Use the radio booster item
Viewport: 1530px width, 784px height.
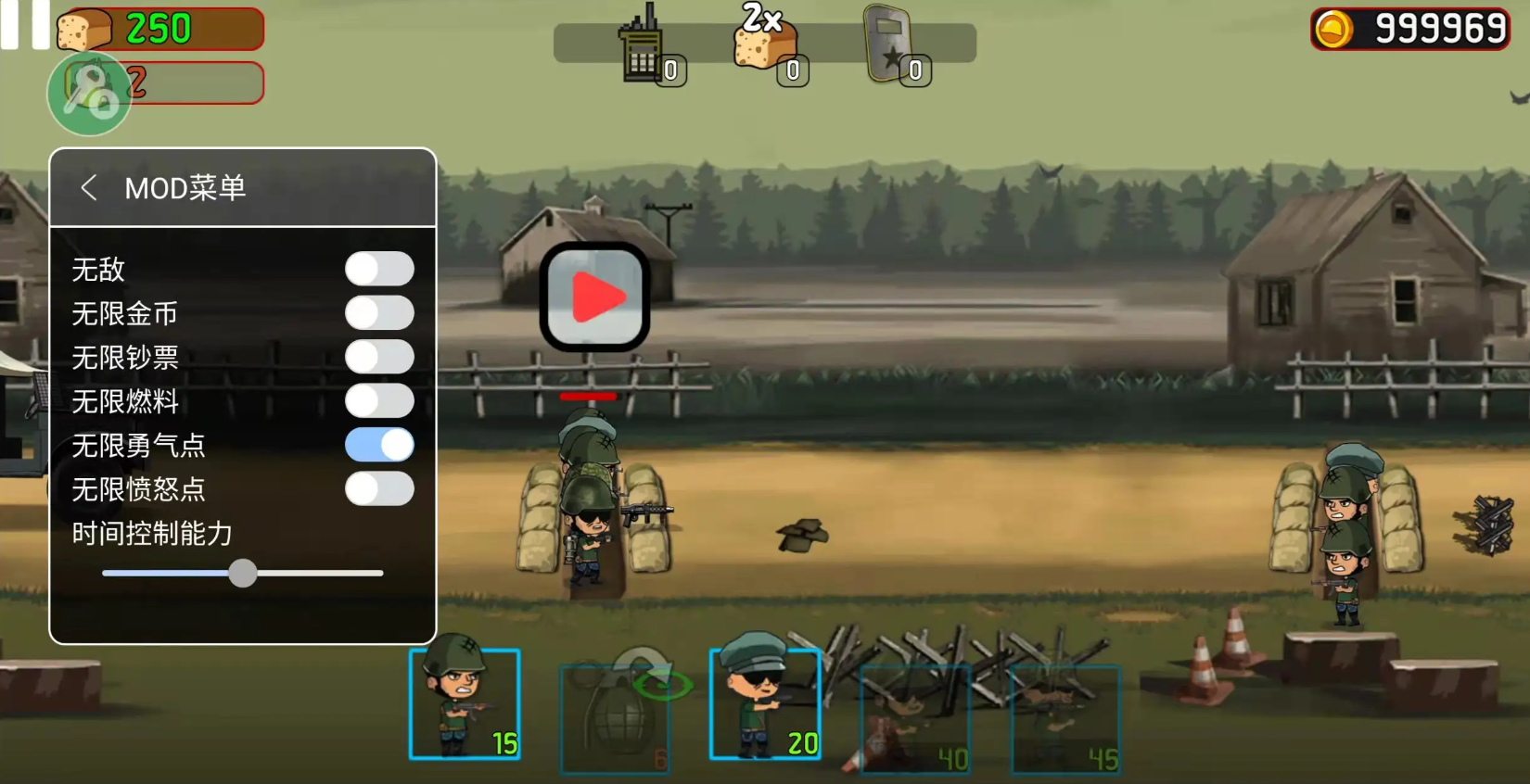[x=644, y=48]
